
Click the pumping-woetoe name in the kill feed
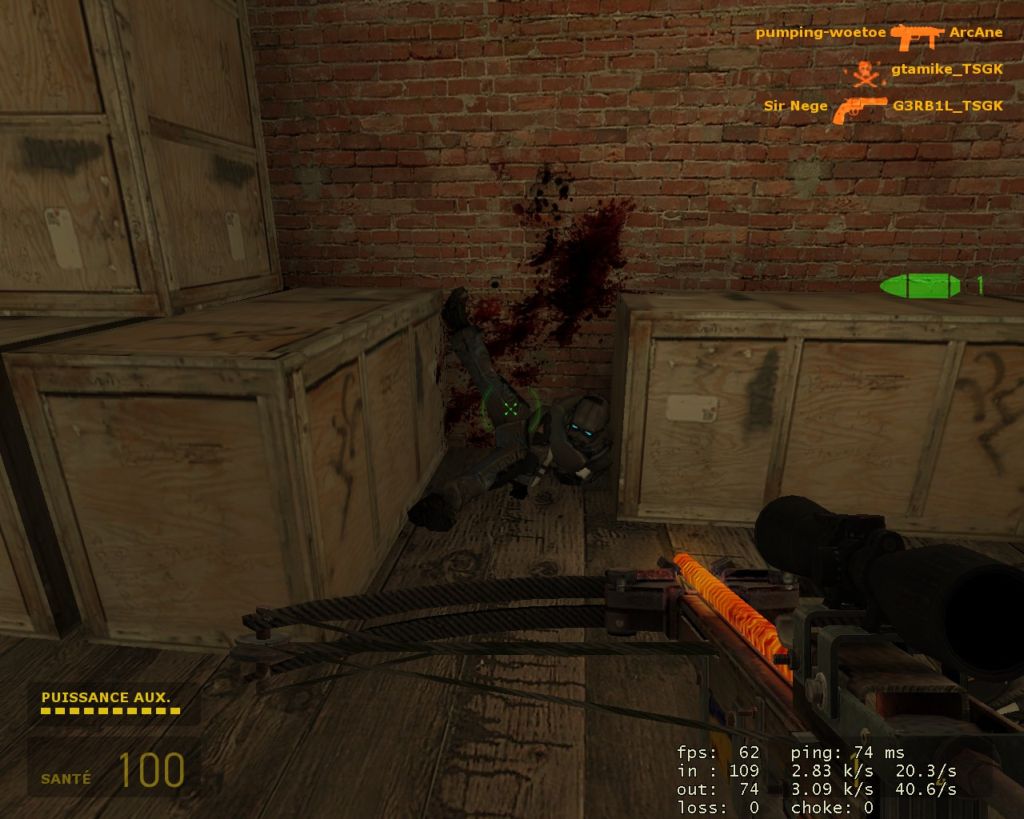(820, 33)
